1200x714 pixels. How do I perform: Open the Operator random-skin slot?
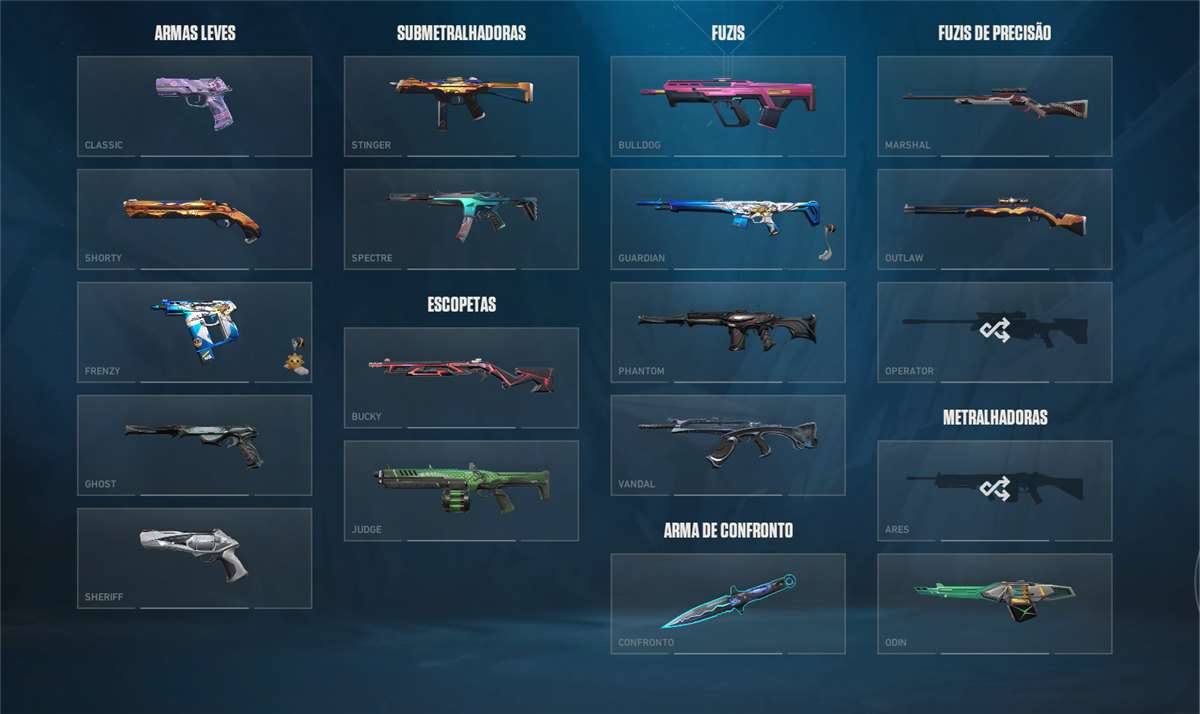click(x=995, y=332)
